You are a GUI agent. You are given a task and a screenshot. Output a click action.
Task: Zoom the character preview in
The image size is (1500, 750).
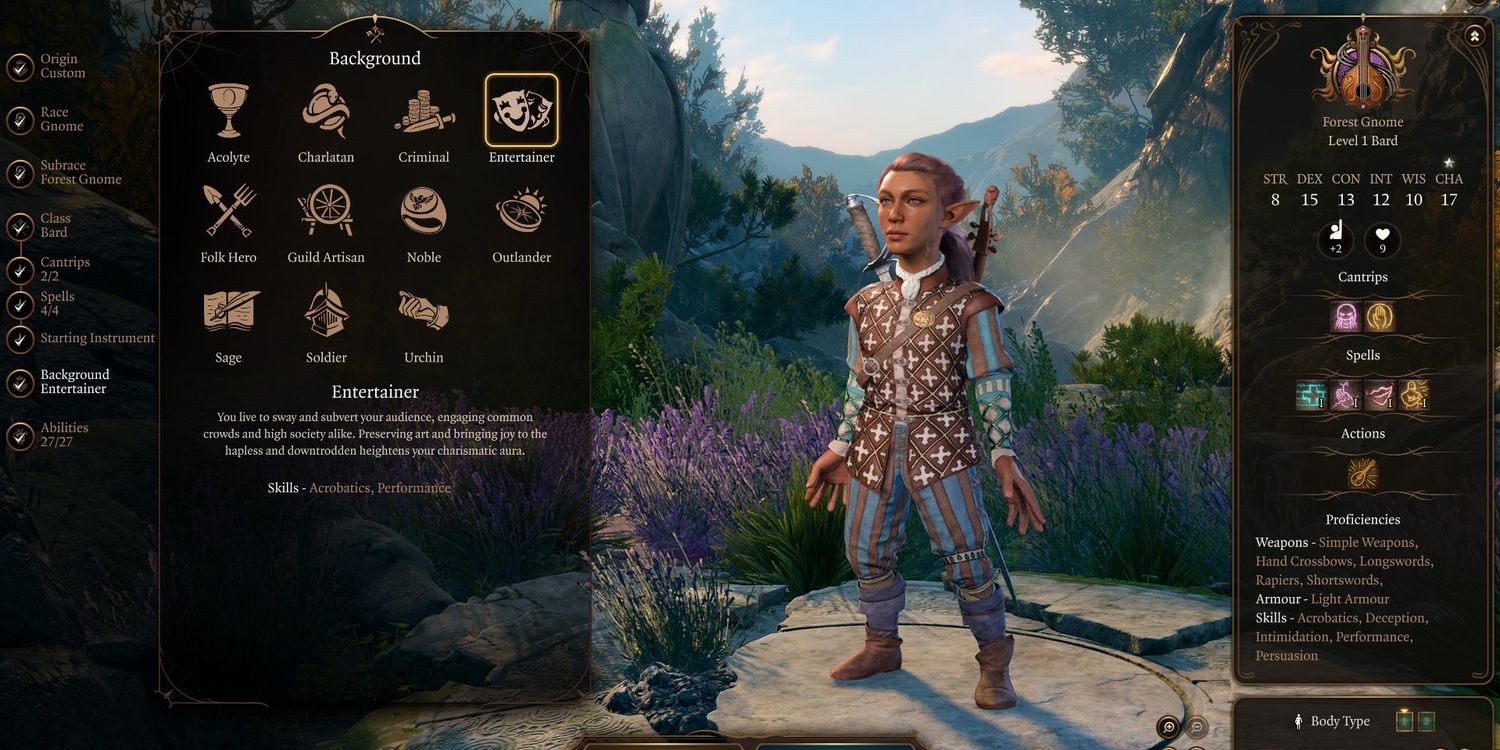pos(1167,727)
